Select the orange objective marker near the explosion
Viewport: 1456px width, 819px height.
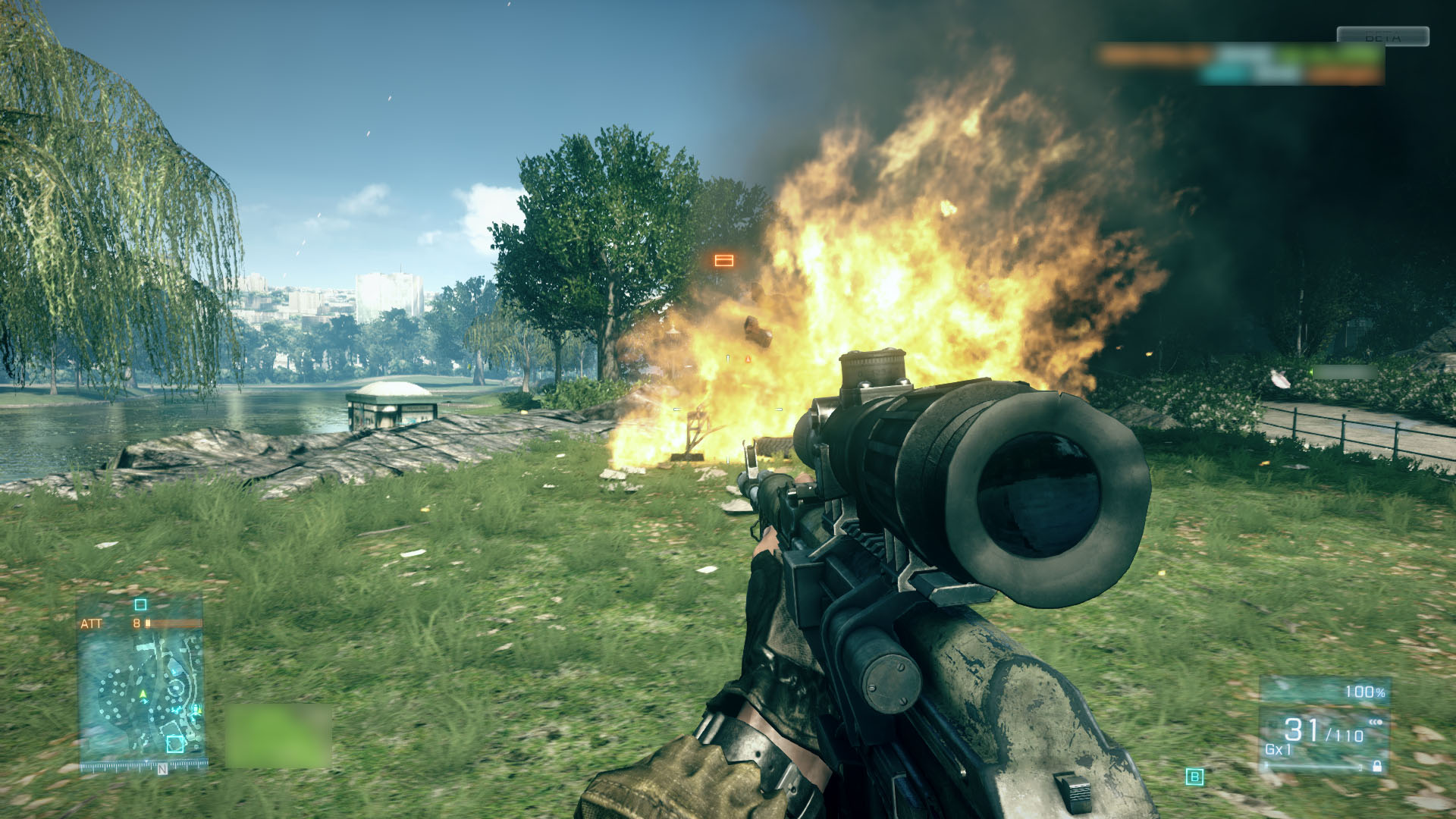pos(724,261)
